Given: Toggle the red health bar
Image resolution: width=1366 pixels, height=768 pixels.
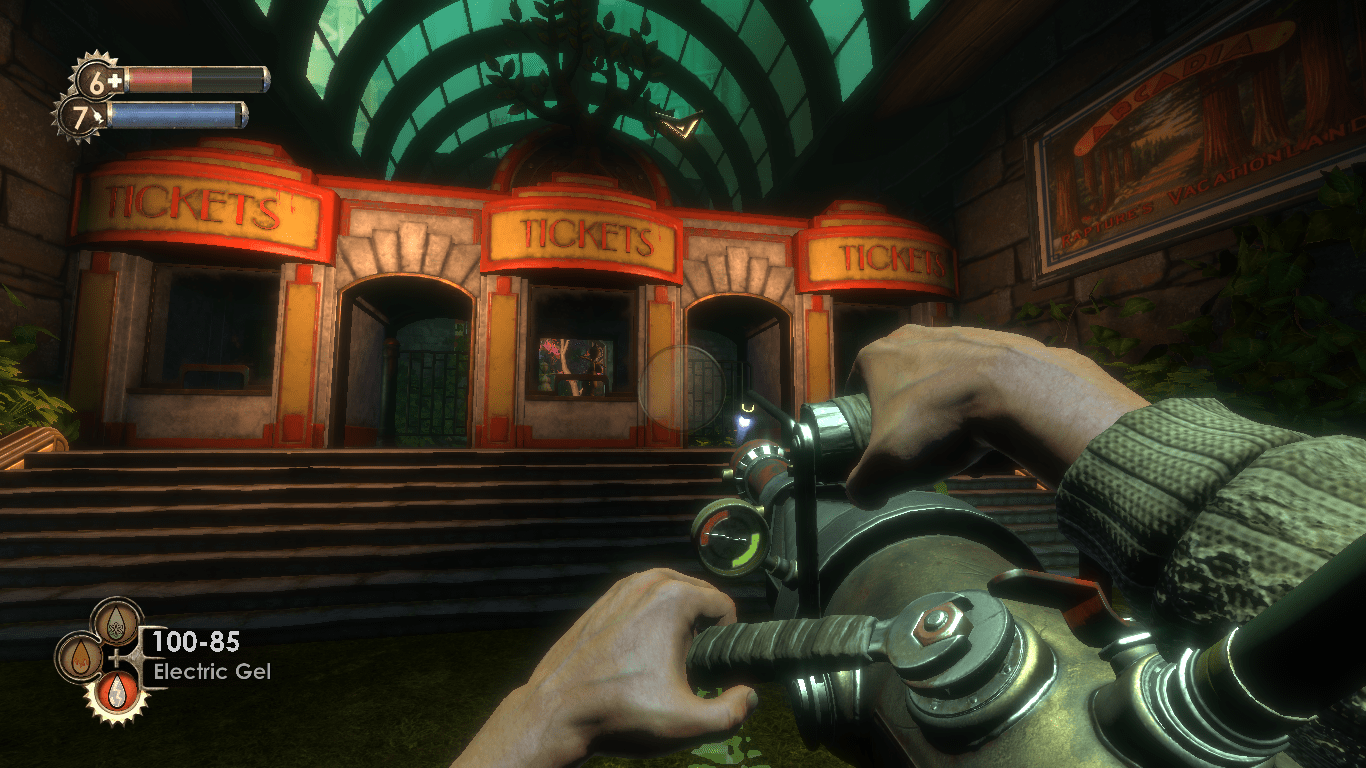Looking at the screenshot, I should coord(160,80).
